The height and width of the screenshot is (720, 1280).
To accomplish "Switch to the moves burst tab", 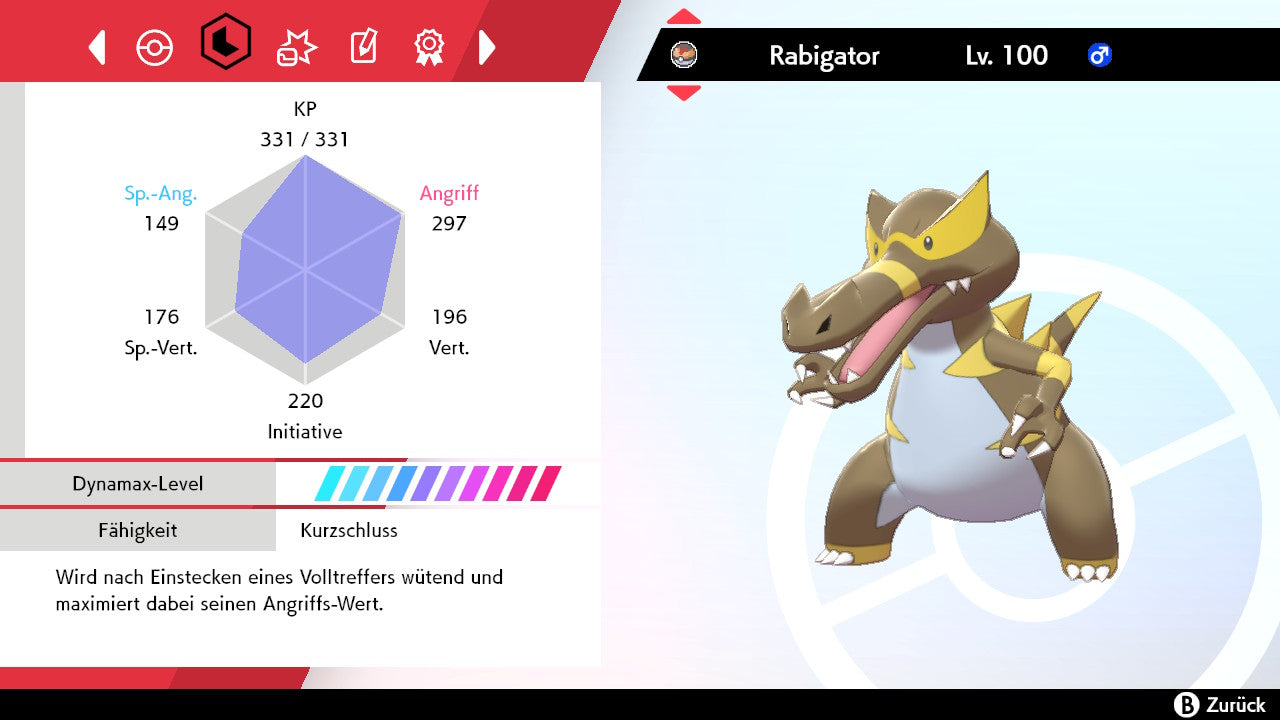I will click(296, 47).
